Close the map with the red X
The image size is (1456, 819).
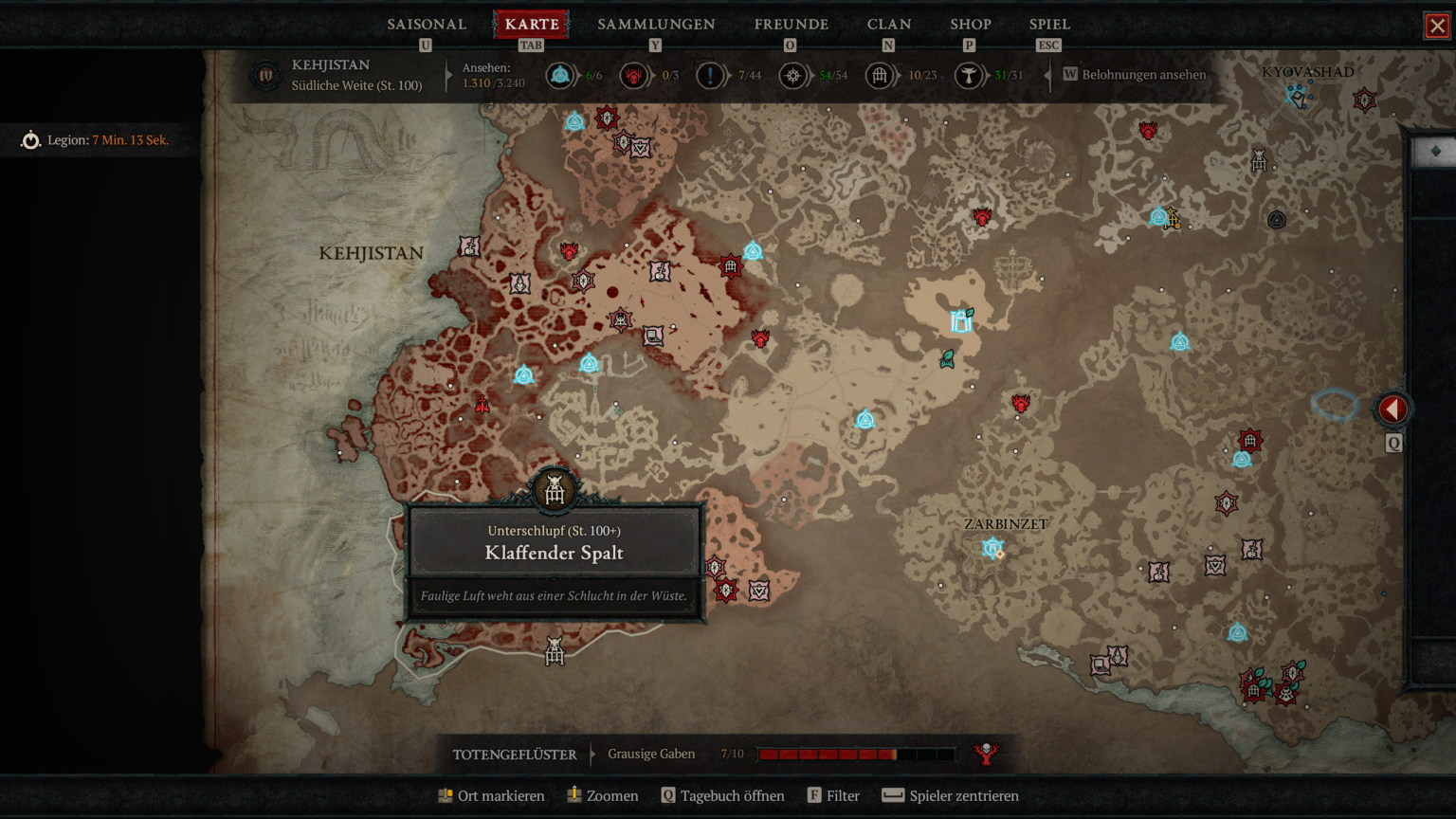pos(1437,26)
